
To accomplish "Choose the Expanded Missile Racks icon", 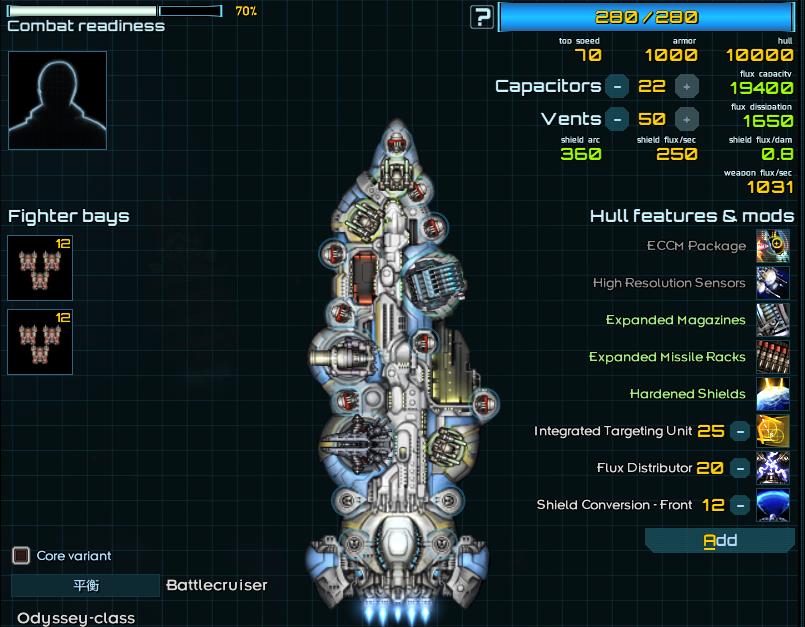I will (773, 357).
